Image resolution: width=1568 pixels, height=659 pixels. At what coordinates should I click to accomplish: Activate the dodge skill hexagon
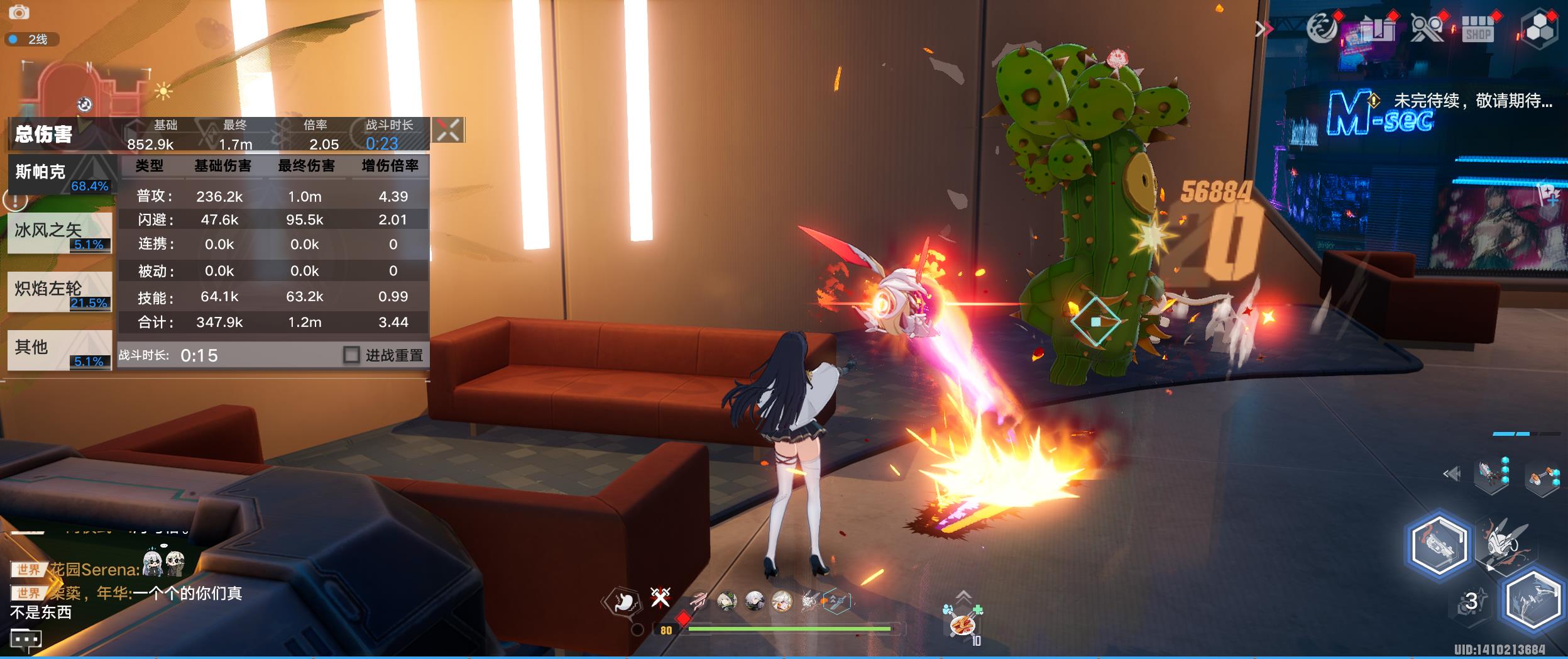pyautogui.click(x=1532, y=601)
